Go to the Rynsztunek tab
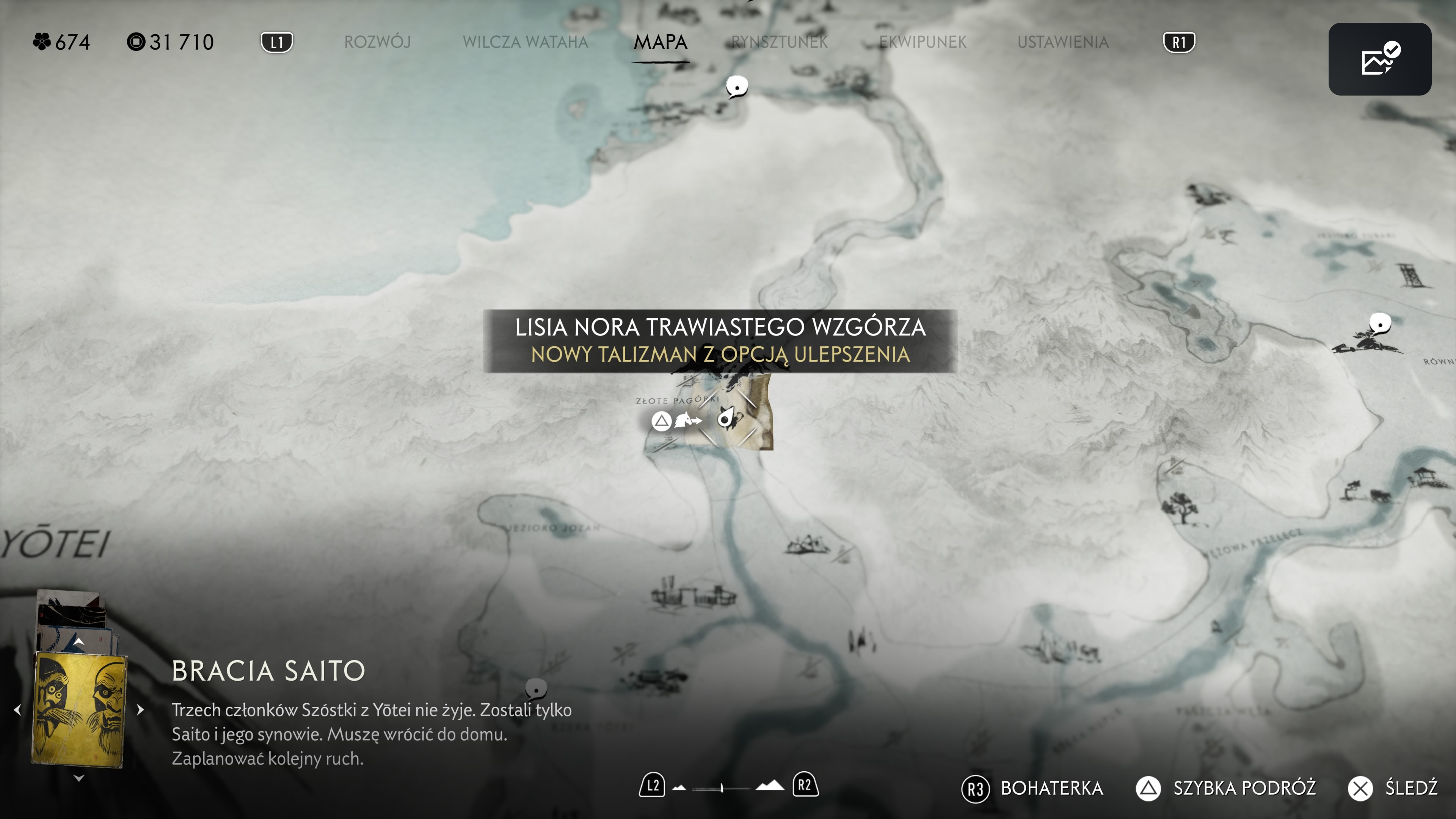 tap(780, 42)
